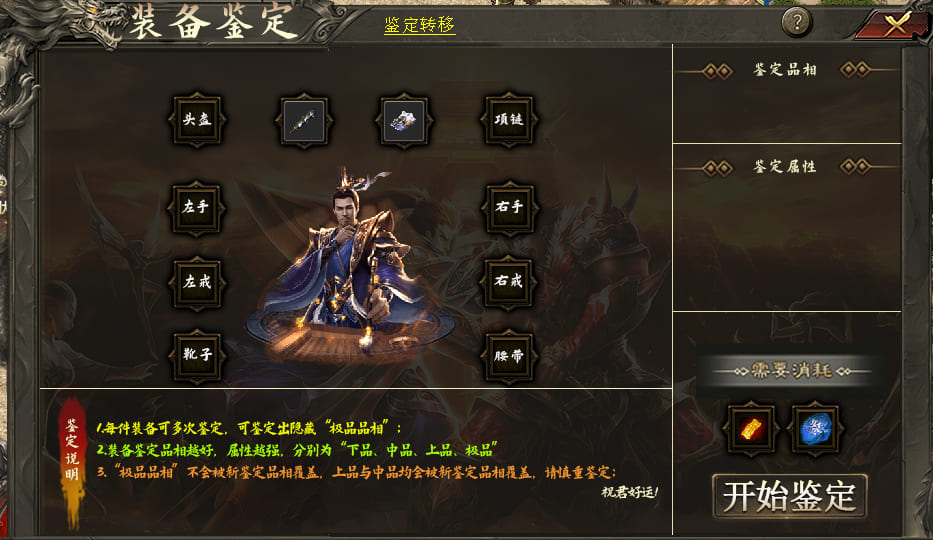Choose the 腰带 belt slot
The height and width of the screenshot is (540, 933).
pyautogui.click(x=509, y=355)
